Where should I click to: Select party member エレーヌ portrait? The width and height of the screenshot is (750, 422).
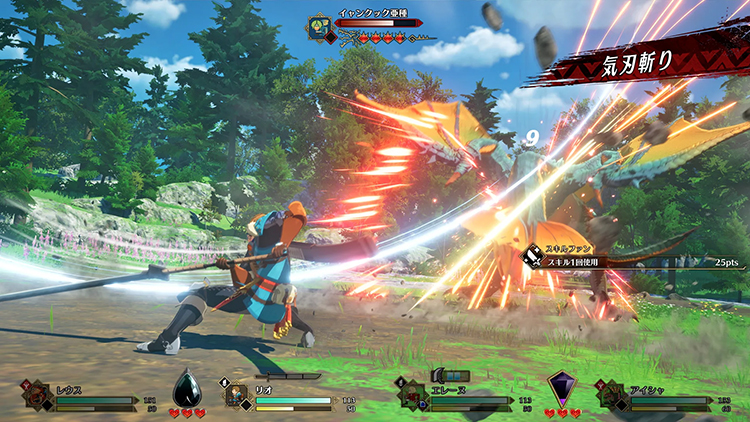click(x=411, y=394)
